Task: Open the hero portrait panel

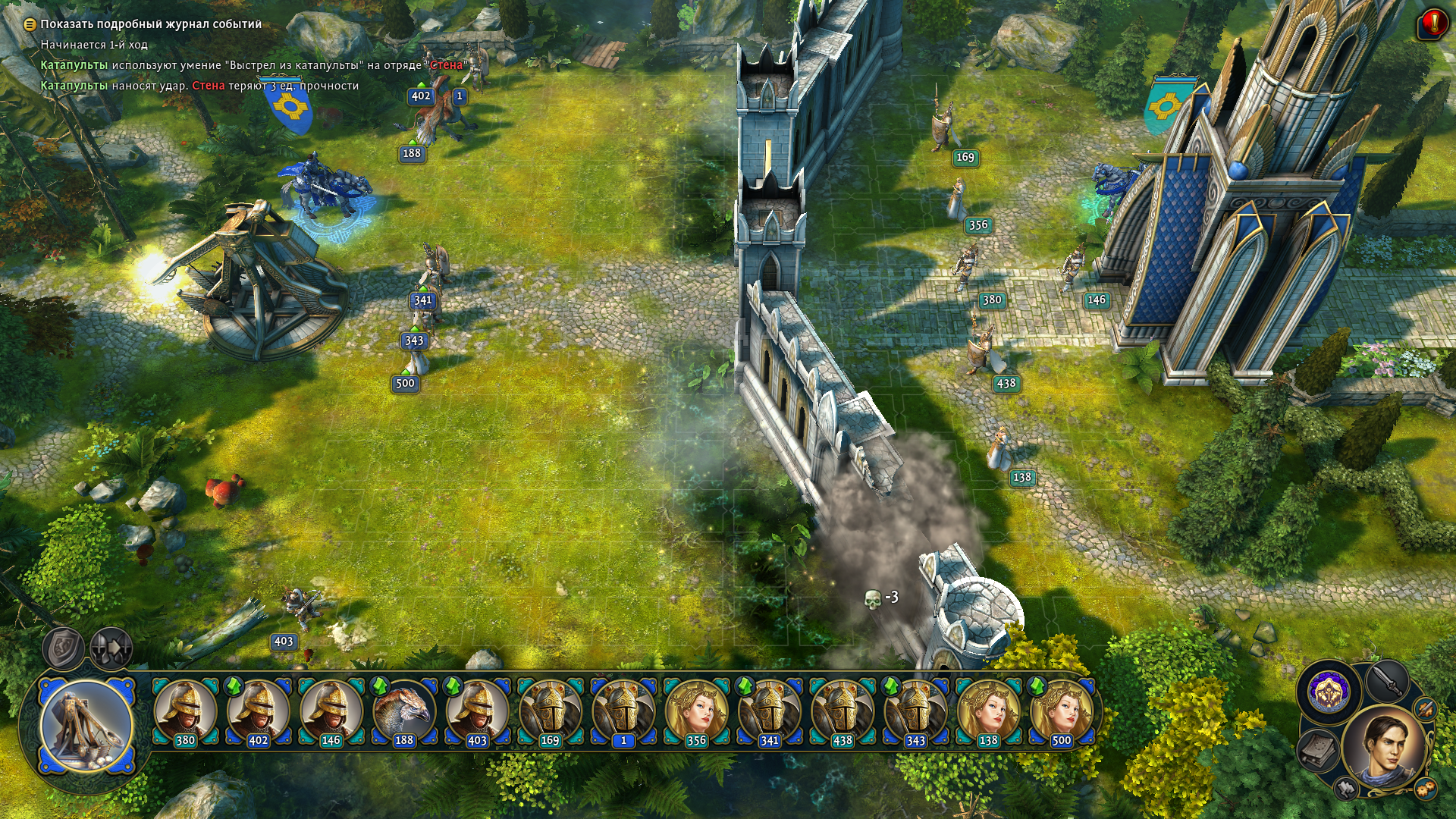Action: pos(1384,749)
